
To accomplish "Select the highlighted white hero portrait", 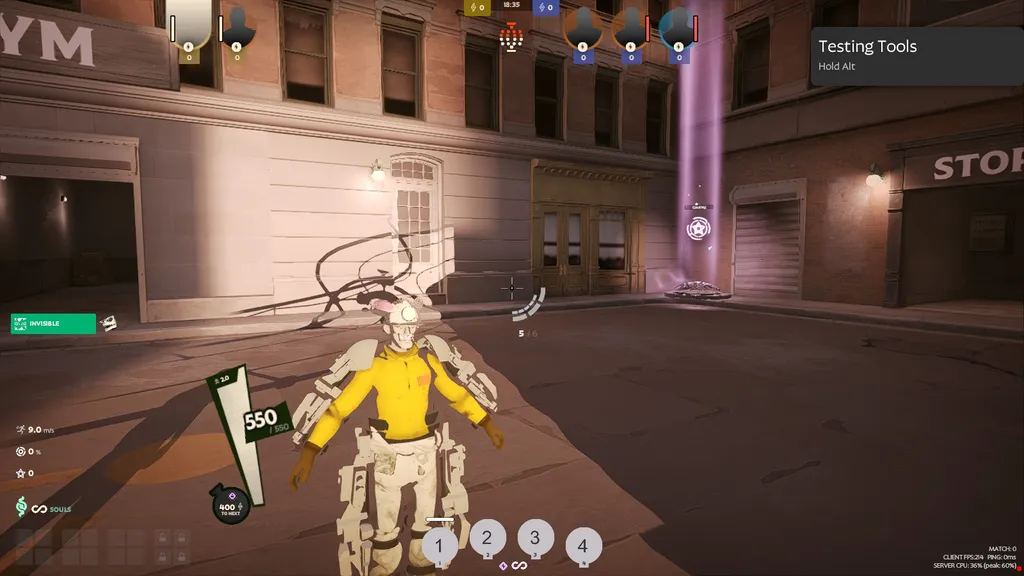I will [188, 24].
